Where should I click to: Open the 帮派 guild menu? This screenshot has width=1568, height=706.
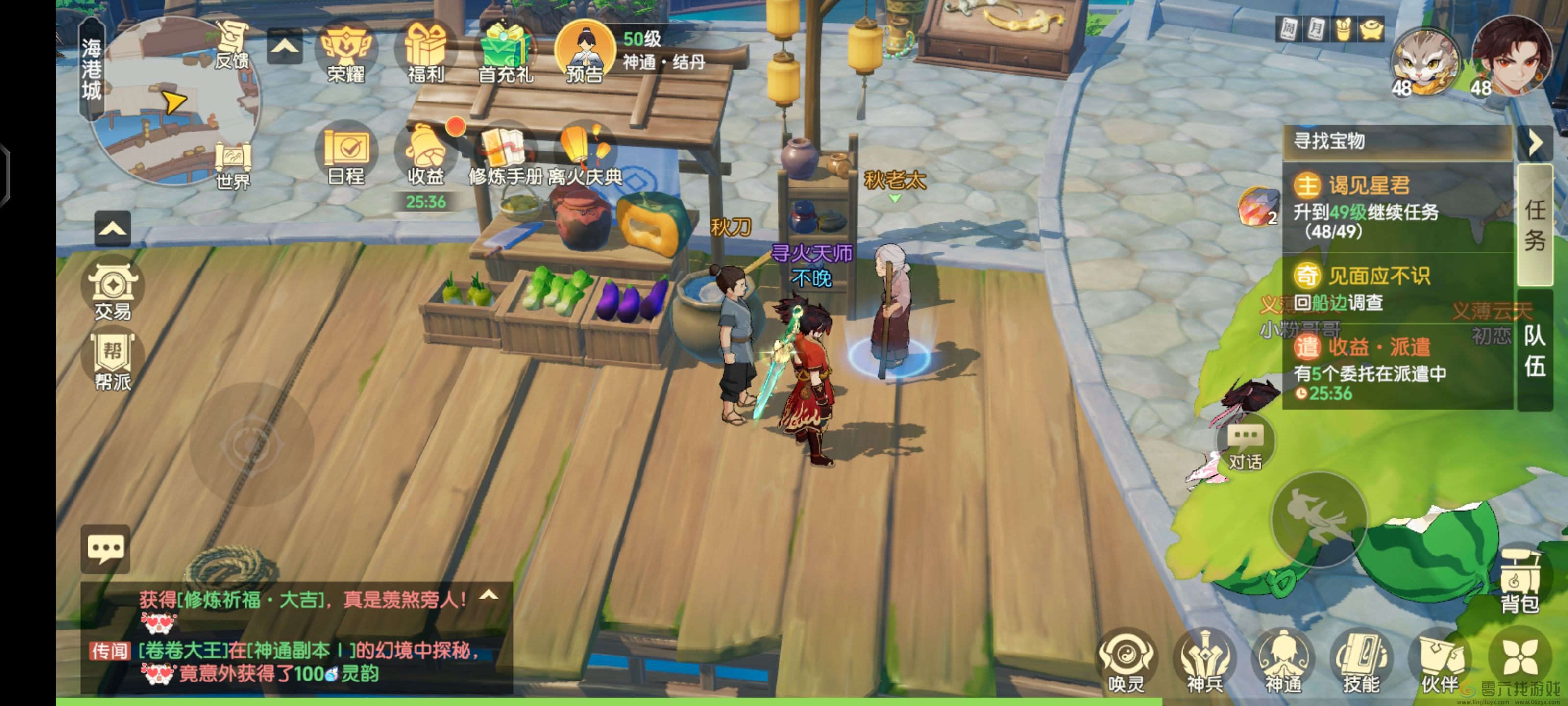click(x=113, y=361)
